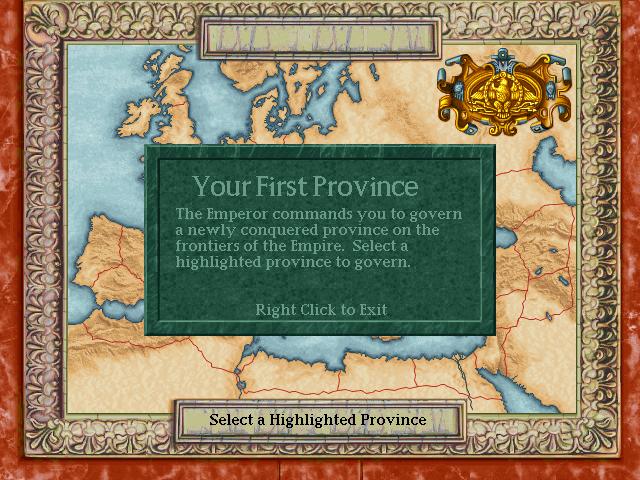The image size is (640, 480).
Task: Click the Your First Province message panel
Action: 320,240
